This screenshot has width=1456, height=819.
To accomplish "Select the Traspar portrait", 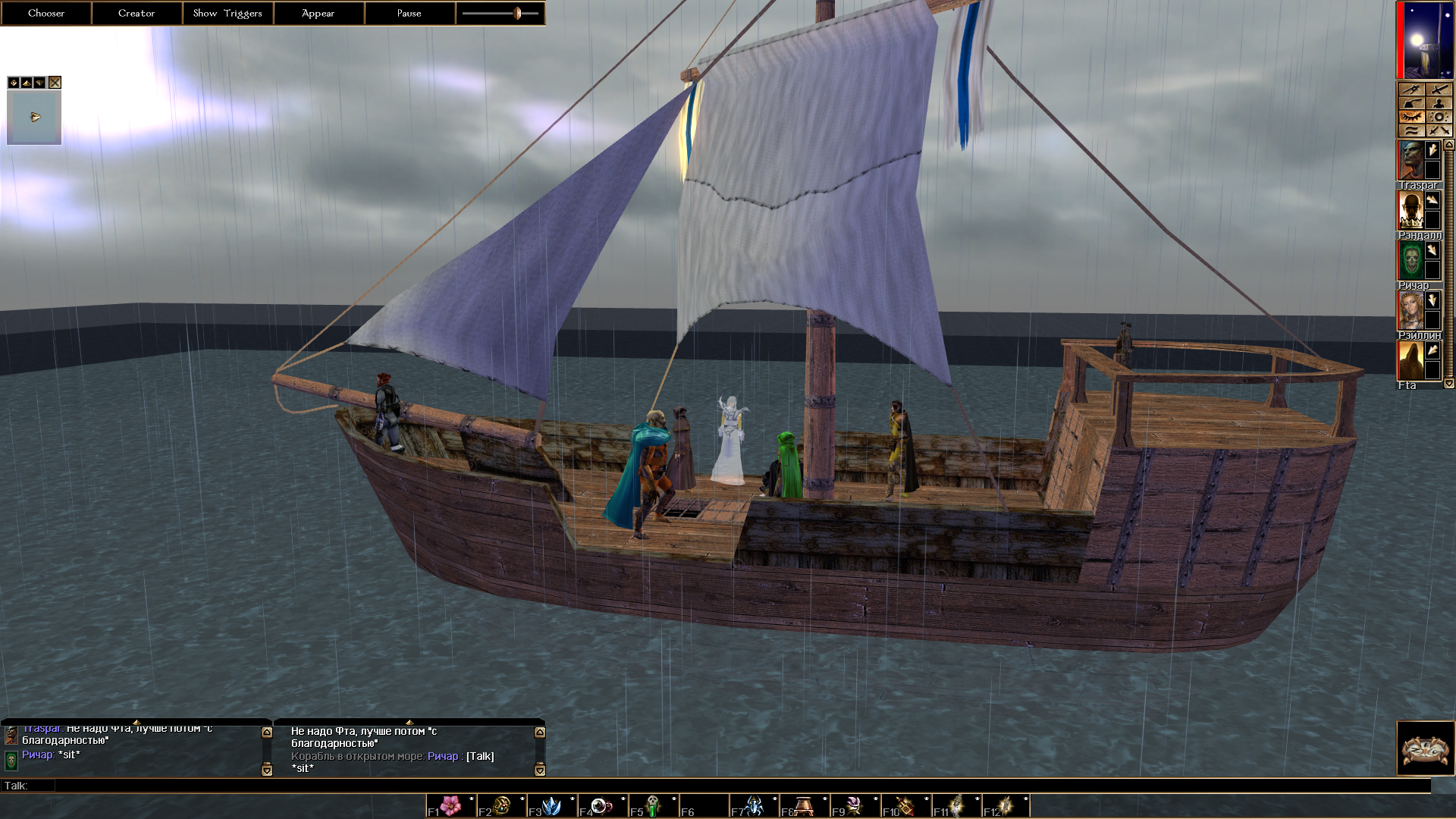I will [x=1410, y=161].
